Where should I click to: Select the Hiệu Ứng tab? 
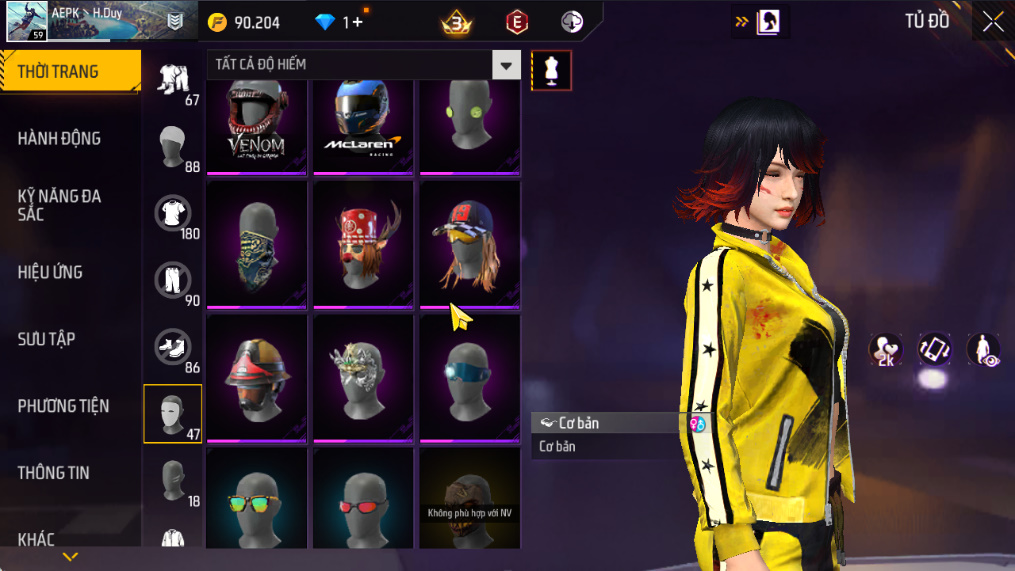pyautogui.click(x=50, y=272)
